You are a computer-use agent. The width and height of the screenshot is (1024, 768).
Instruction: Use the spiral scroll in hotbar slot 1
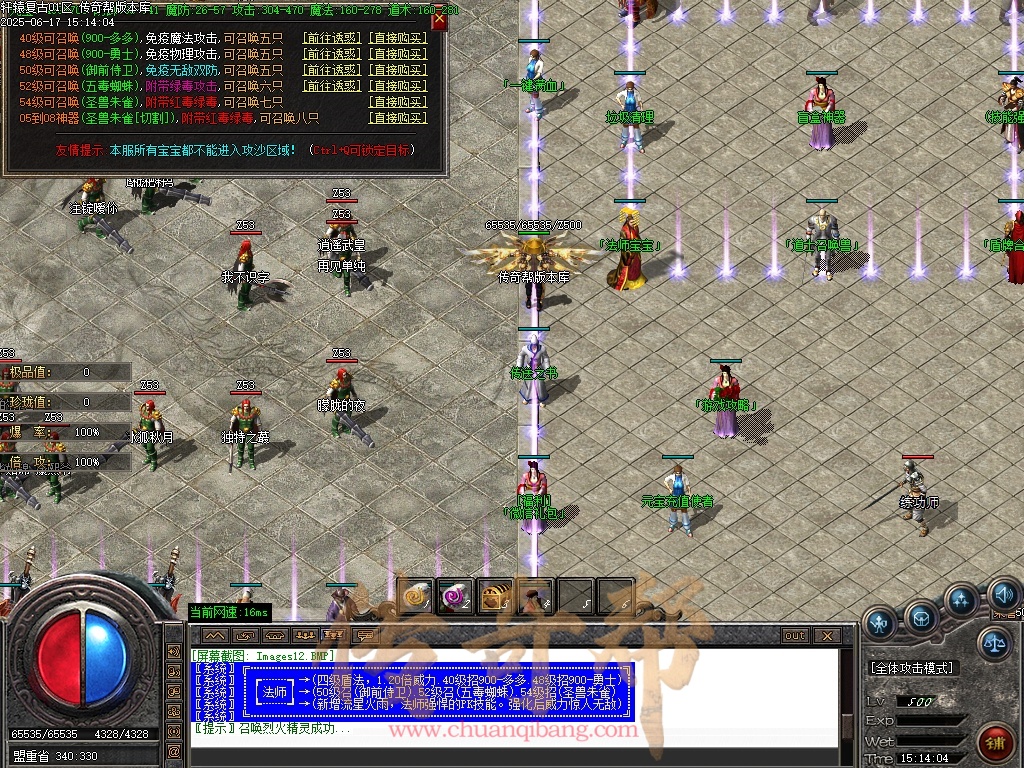pyautogui.click(x=415, y=597)
